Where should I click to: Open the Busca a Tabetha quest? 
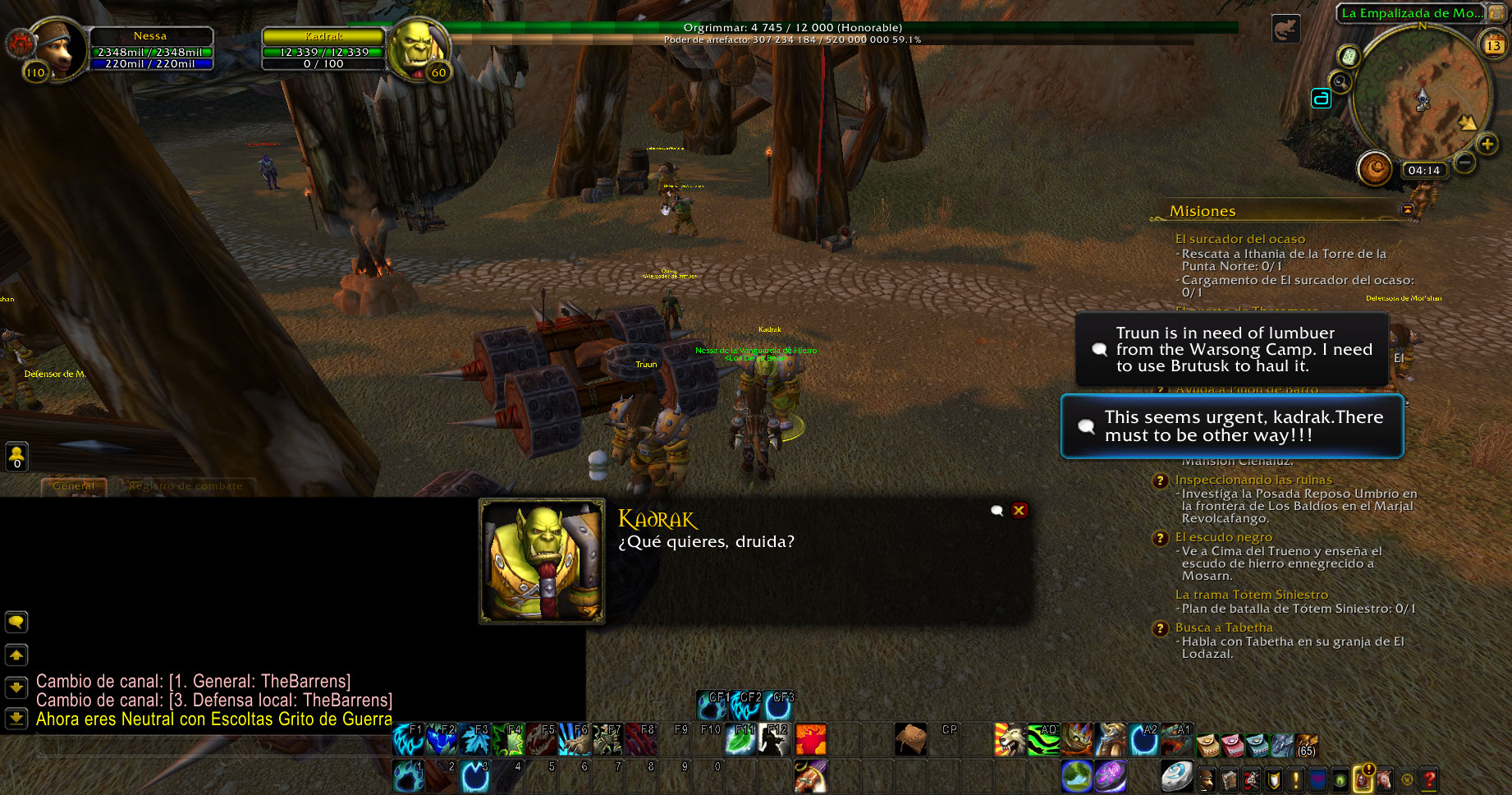tap(1223, 627)
